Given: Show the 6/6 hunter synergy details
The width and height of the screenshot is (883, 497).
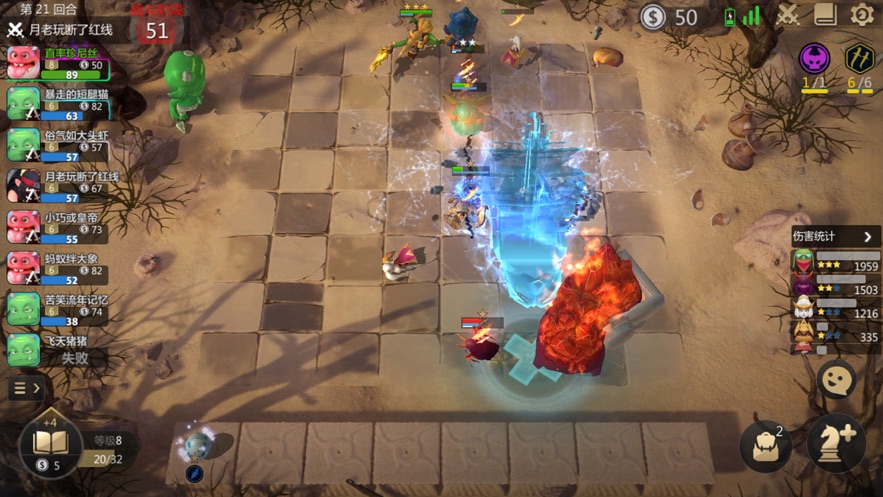Looking at the screenshot, I should coord(859,60).
